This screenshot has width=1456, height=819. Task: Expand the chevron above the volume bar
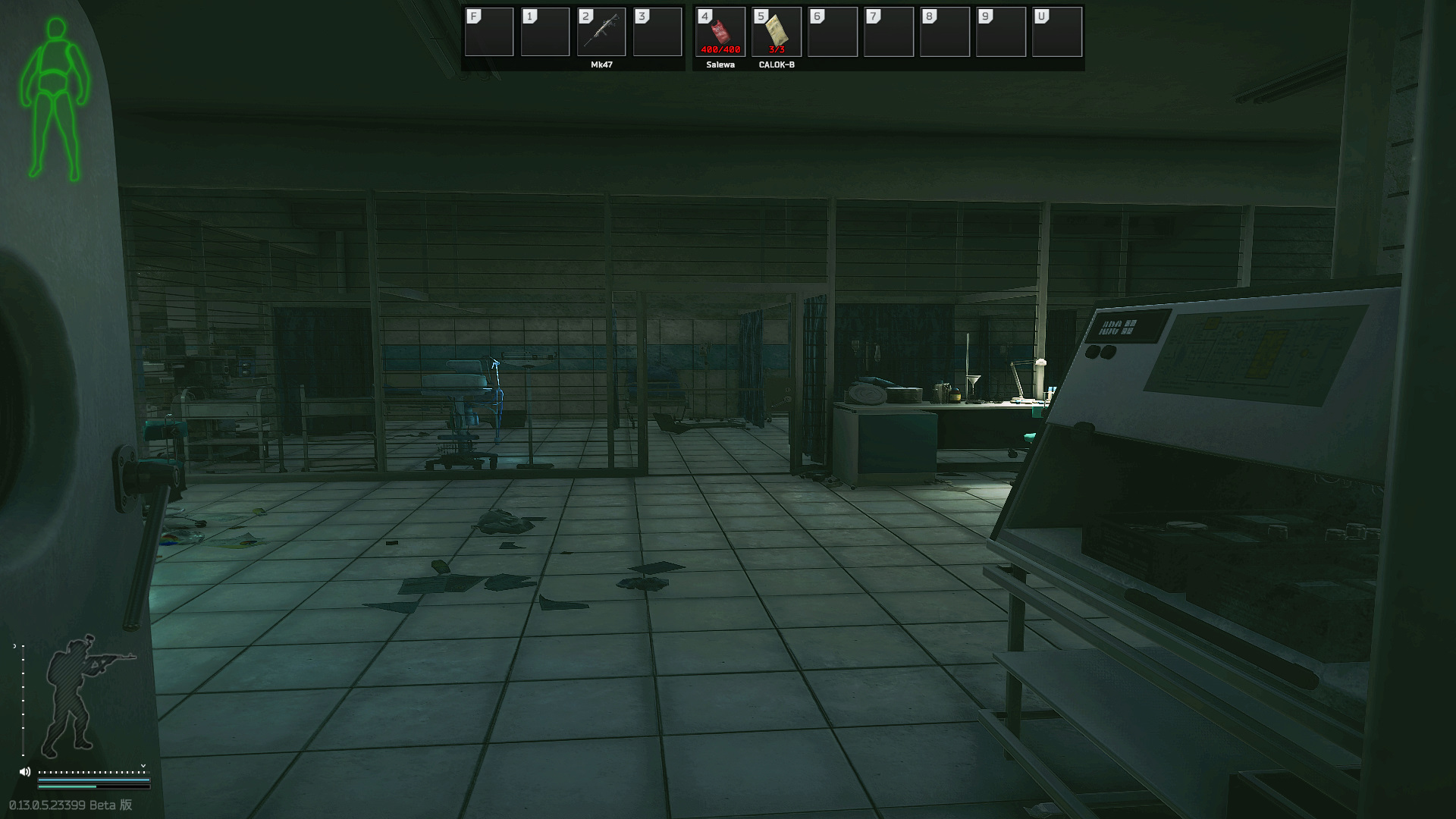[143, 766]
